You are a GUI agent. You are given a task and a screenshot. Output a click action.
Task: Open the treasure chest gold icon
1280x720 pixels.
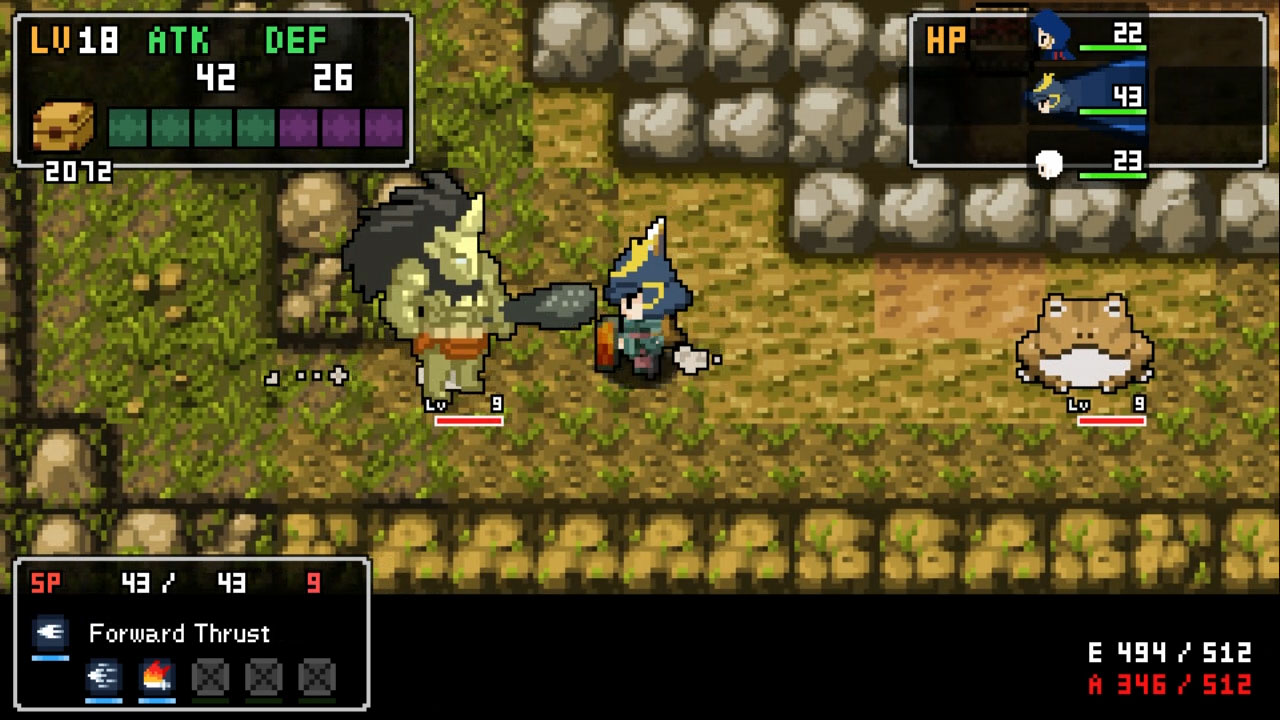point(63,127)
